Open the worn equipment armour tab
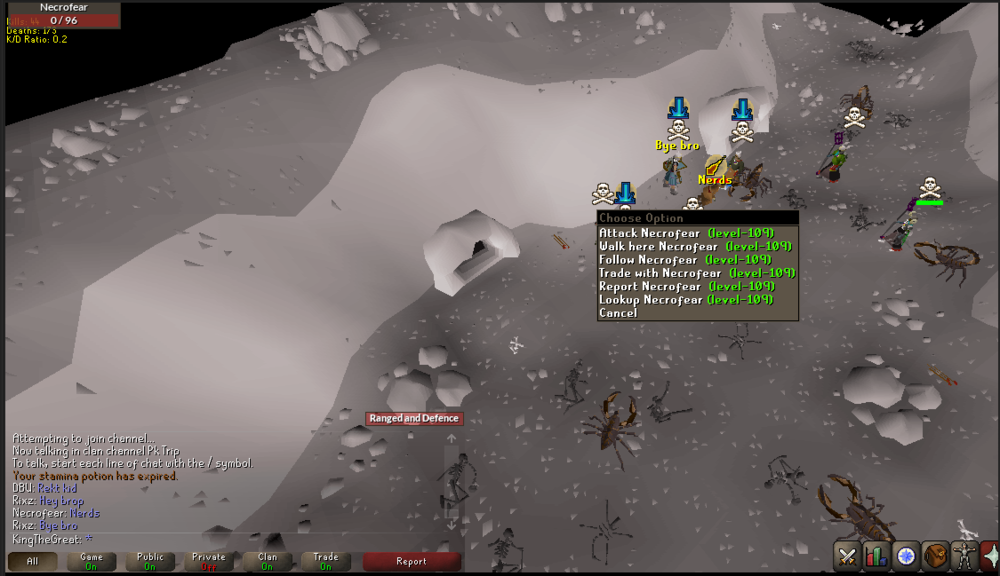1000x576 pixels. click(964, 555)
